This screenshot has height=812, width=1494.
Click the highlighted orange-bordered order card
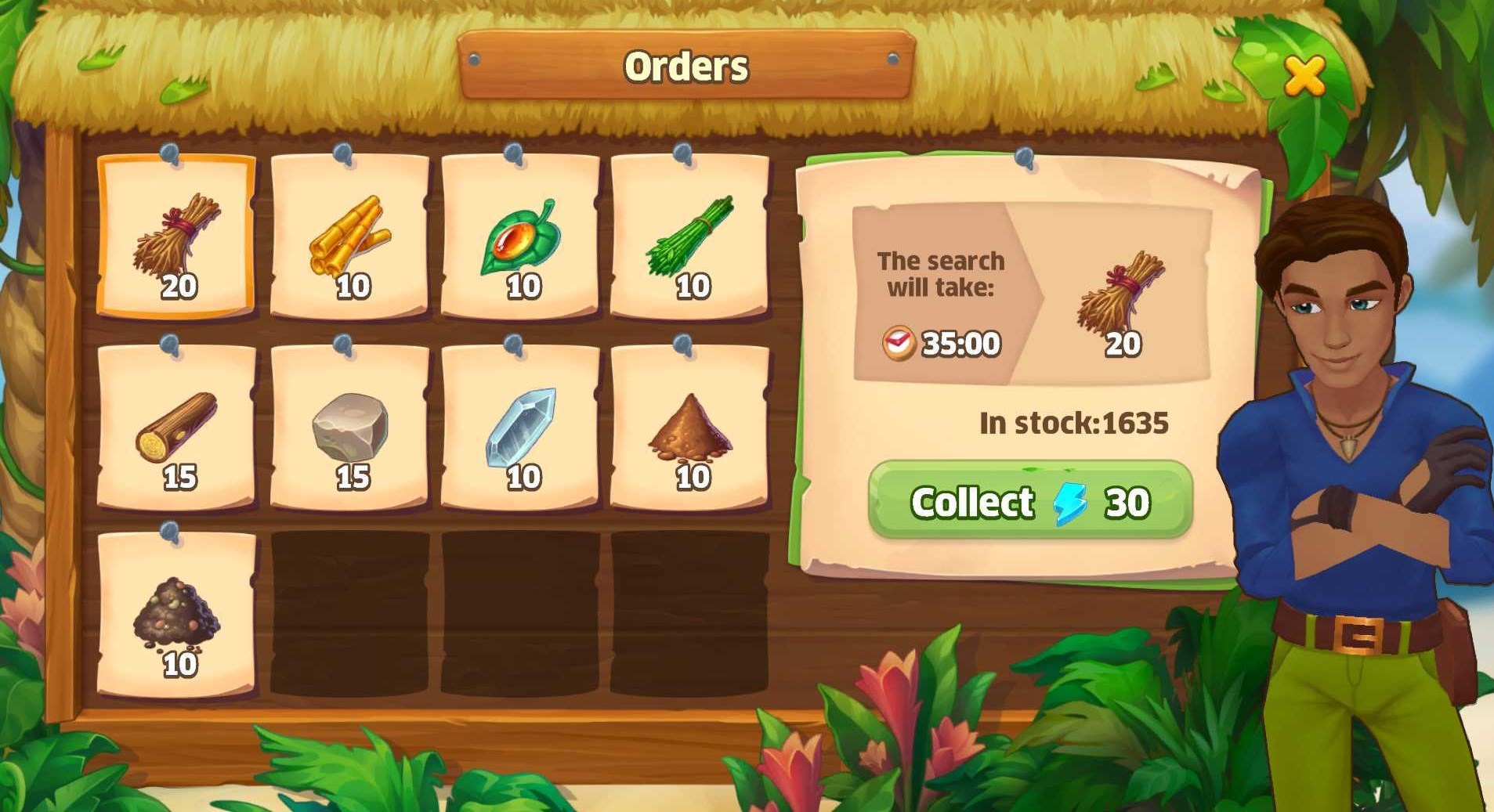[175, 235]
